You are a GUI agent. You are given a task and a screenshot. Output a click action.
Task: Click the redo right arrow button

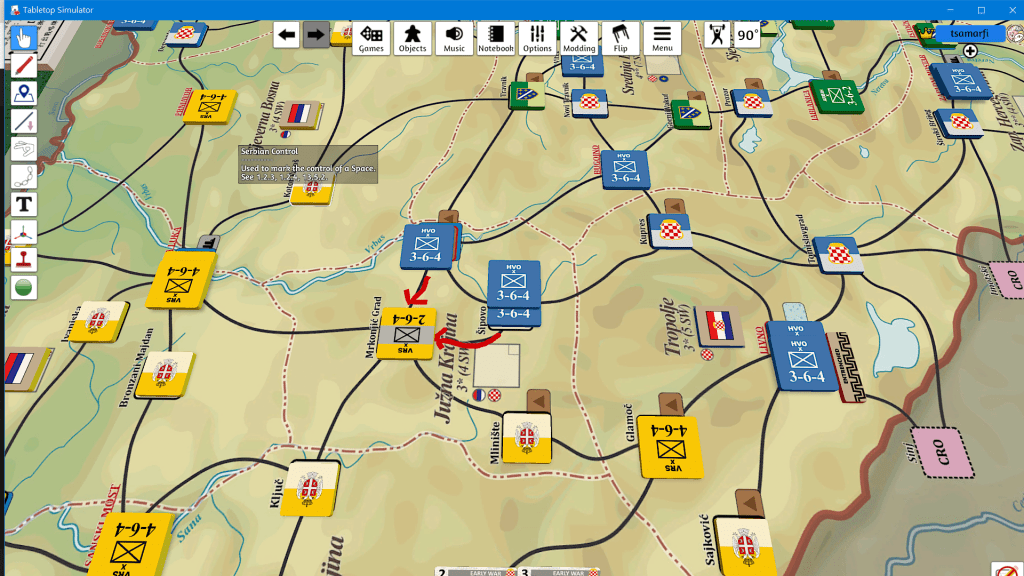[x=316, y=35]
